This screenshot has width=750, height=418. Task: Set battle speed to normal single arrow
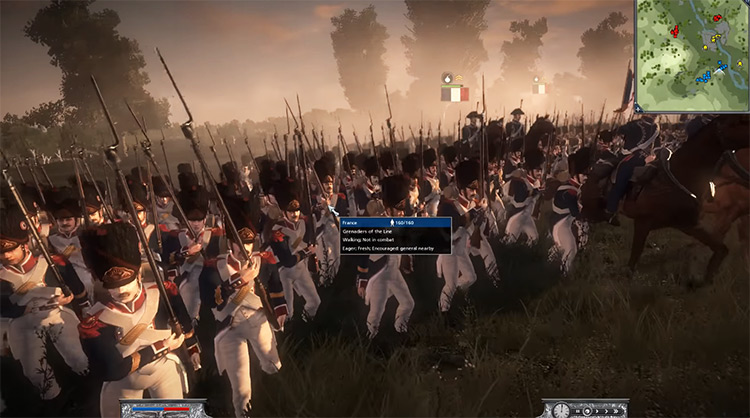point(597,411)
